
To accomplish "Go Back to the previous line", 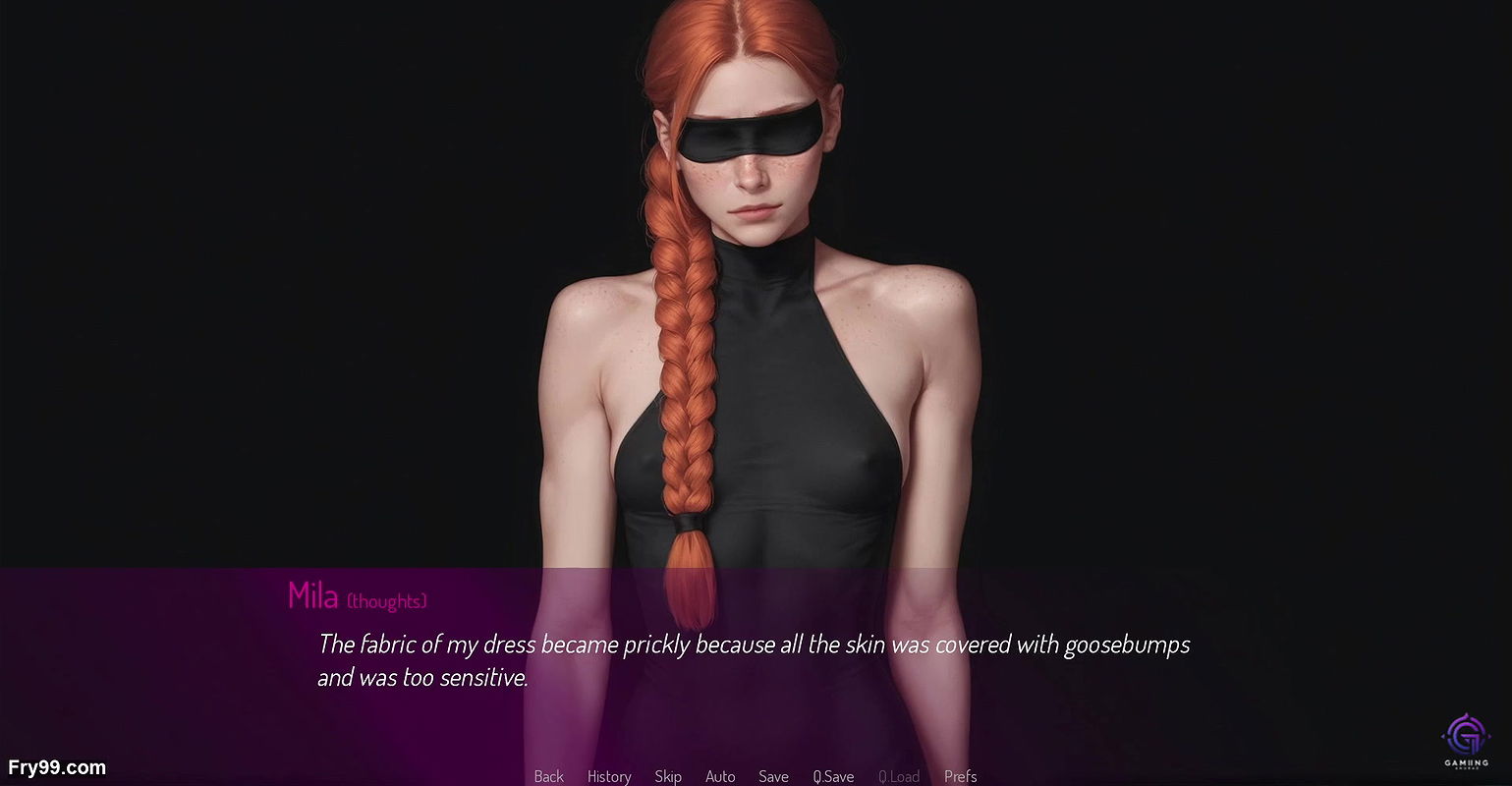I will click(548, 776).
